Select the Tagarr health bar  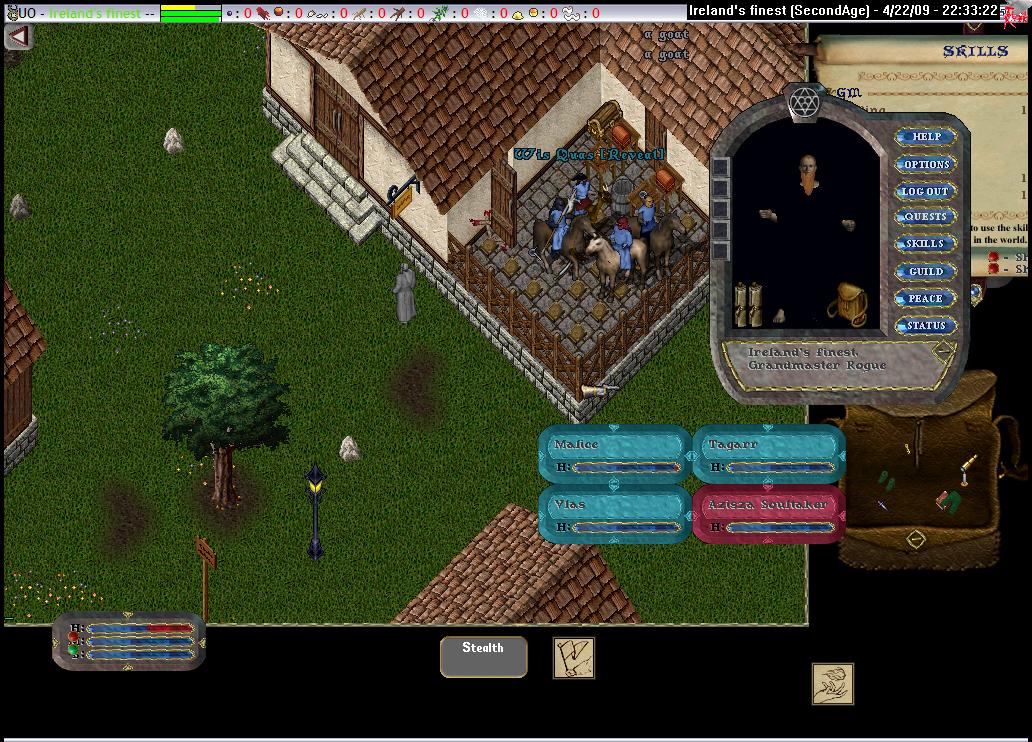tap(767, 453)
